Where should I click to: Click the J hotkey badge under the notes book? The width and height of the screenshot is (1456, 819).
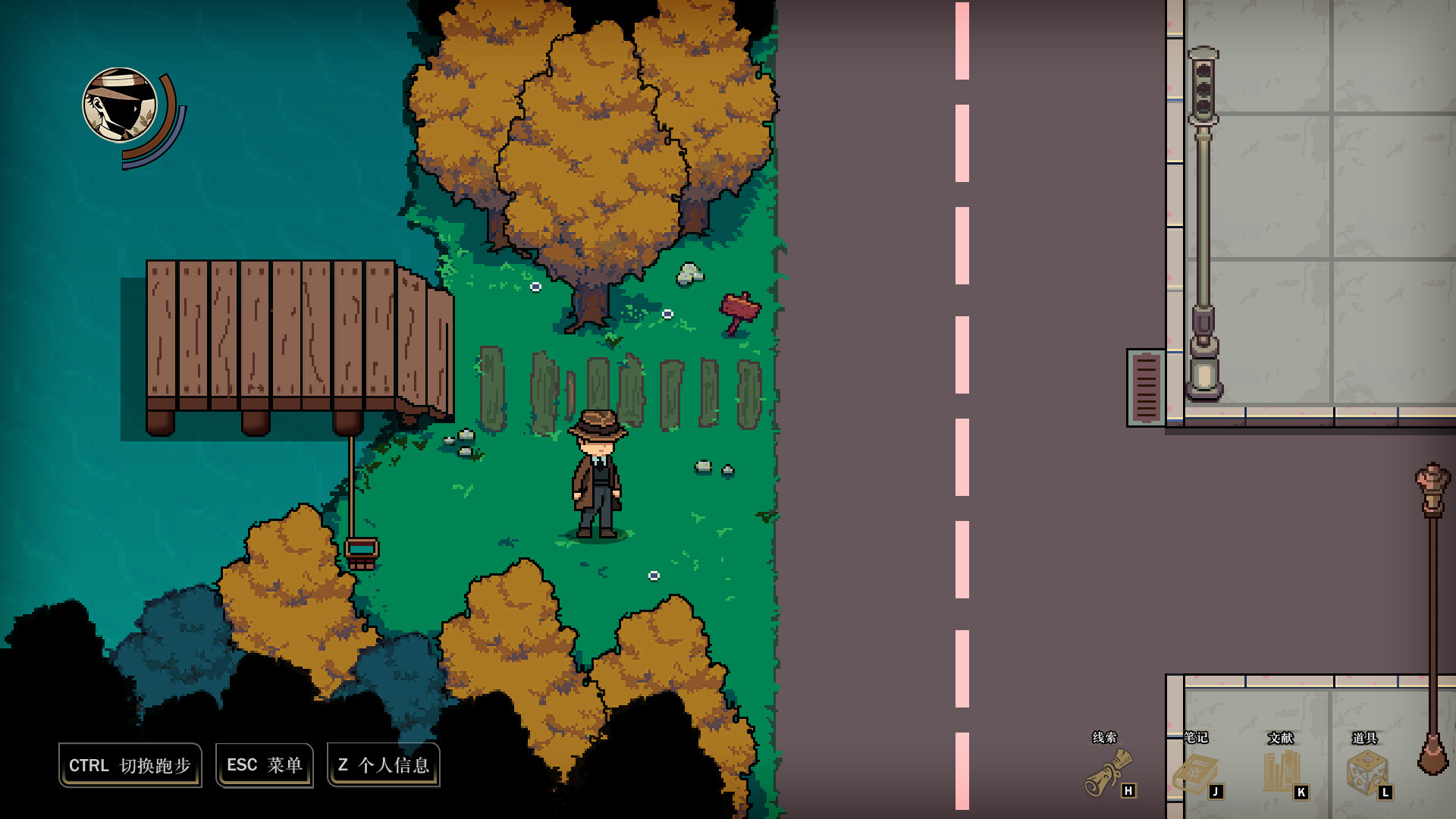[x=1217, y=789]
